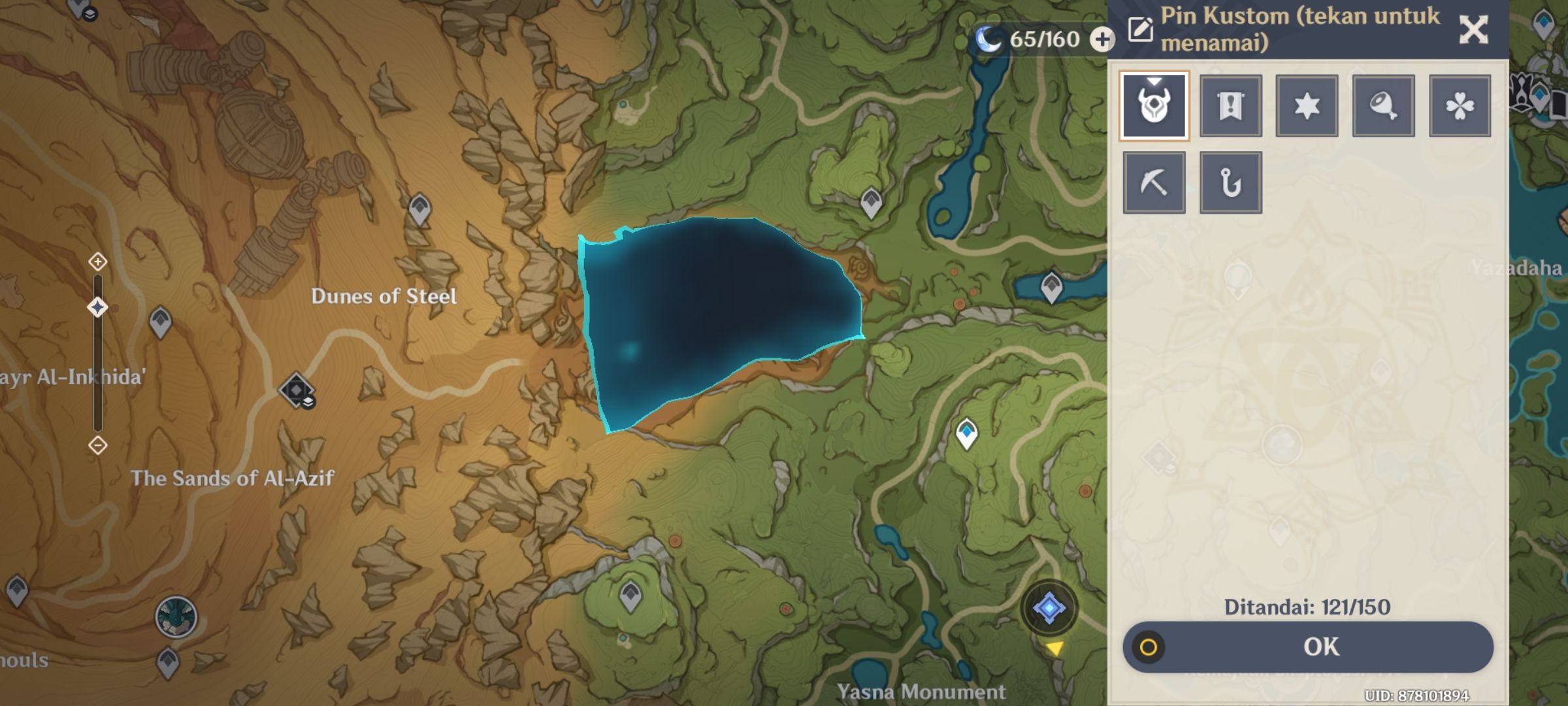Select the exclamation flag pin icon
1568x706 pixels.
(x=1230, y=105)
